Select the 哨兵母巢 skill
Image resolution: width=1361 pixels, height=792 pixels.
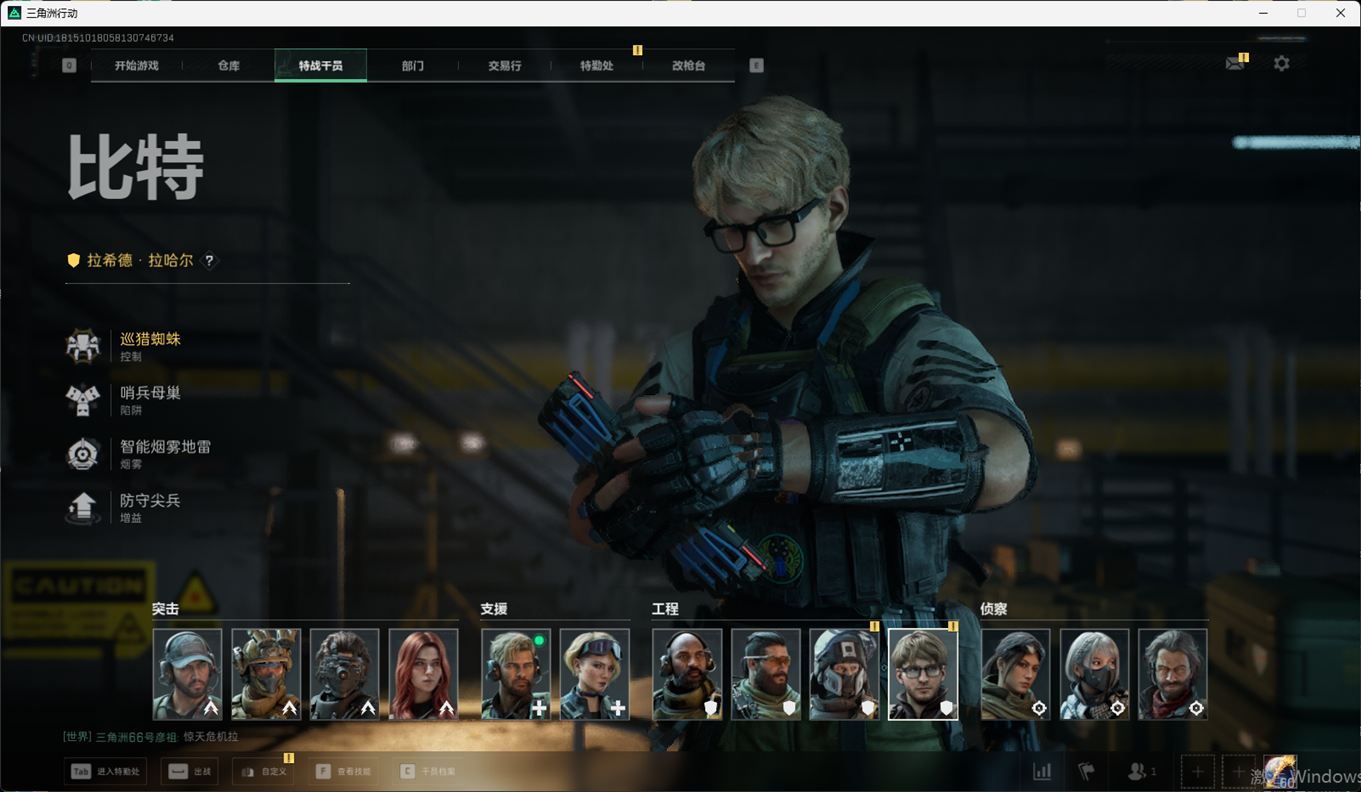click(150, 400)
